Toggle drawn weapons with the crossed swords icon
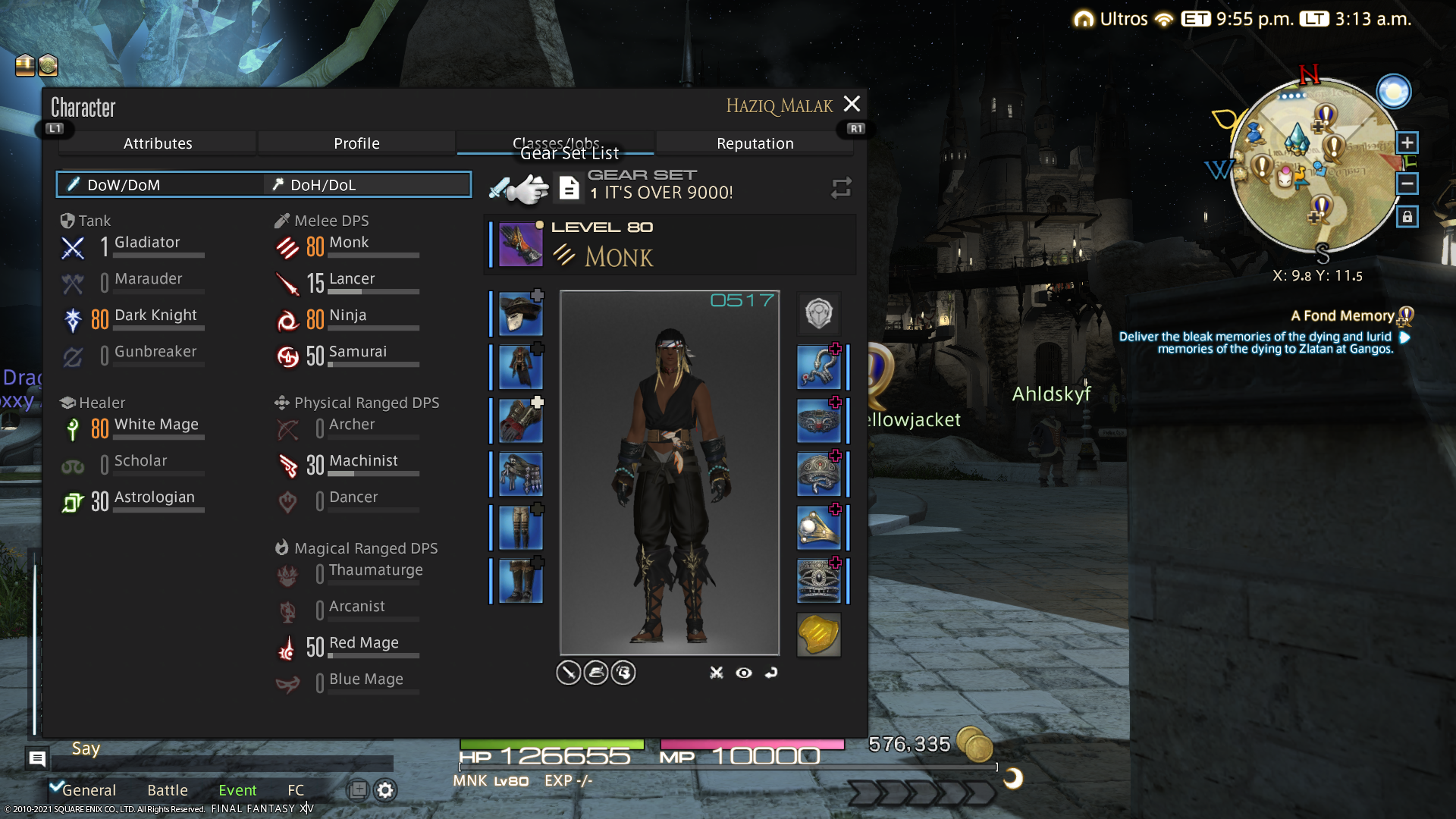This screenshot has width=1456, height=819. pyautogui.click(x=715, y=673)
